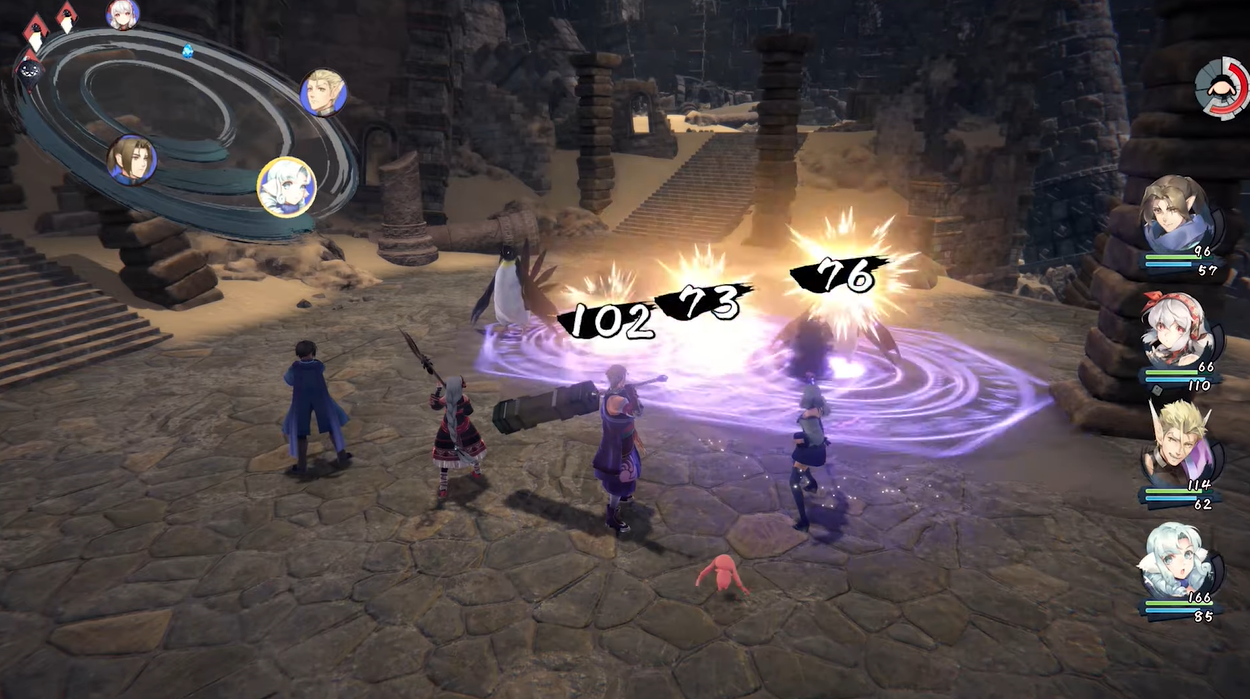
Task: Select the white-haired girl's turn wheel token
Action: [x=123, y=14]
